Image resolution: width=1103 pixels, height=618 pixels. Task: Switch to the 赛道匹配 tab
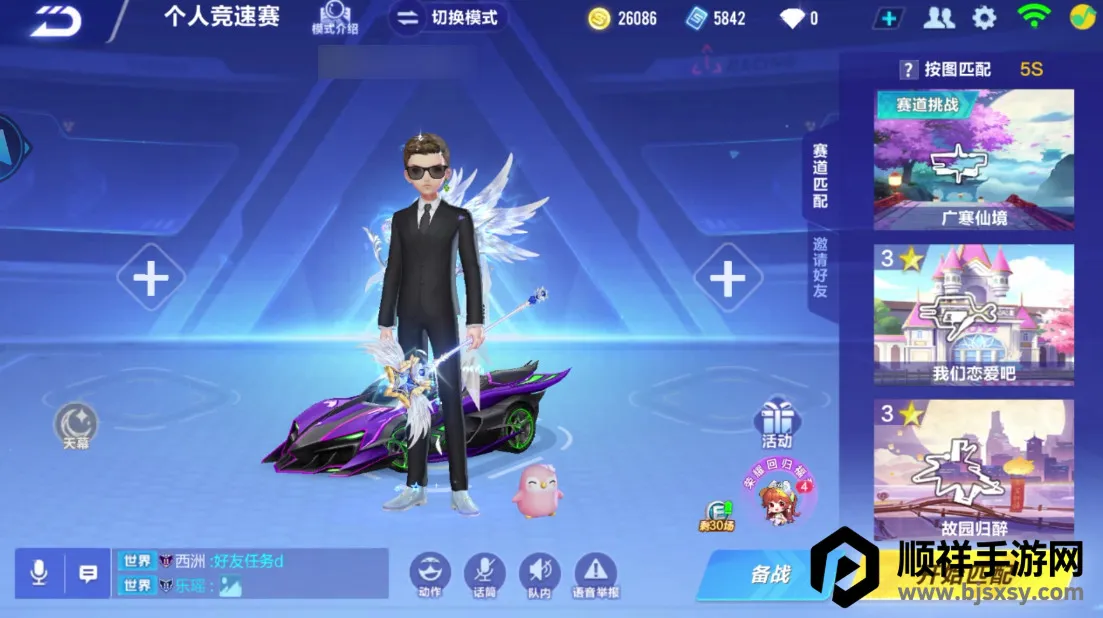click(820, 175)
